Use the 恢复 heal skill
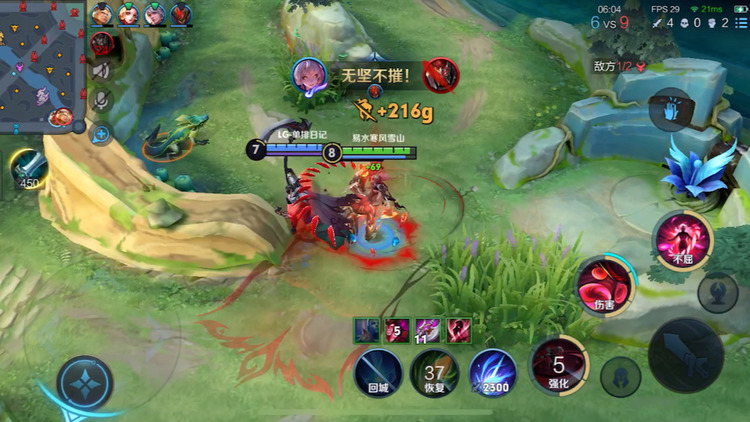The height and width of the screenshot is (422, 750). pos(435,374)
